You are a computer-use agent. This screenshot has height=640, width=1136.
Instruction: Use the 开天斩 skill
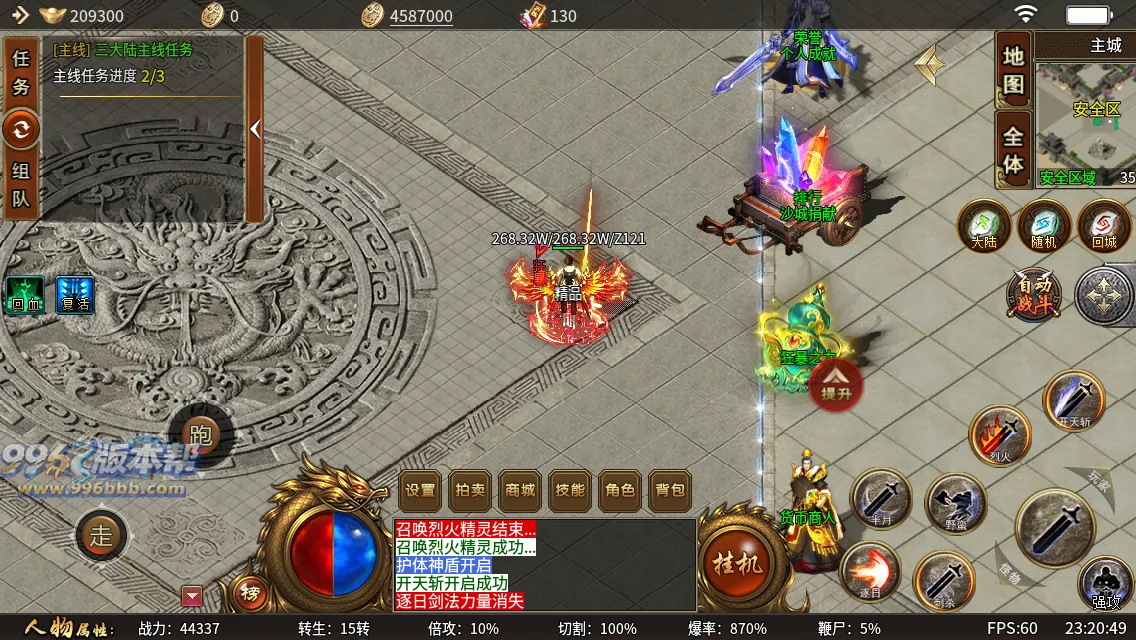click(x=1074, y=401)
